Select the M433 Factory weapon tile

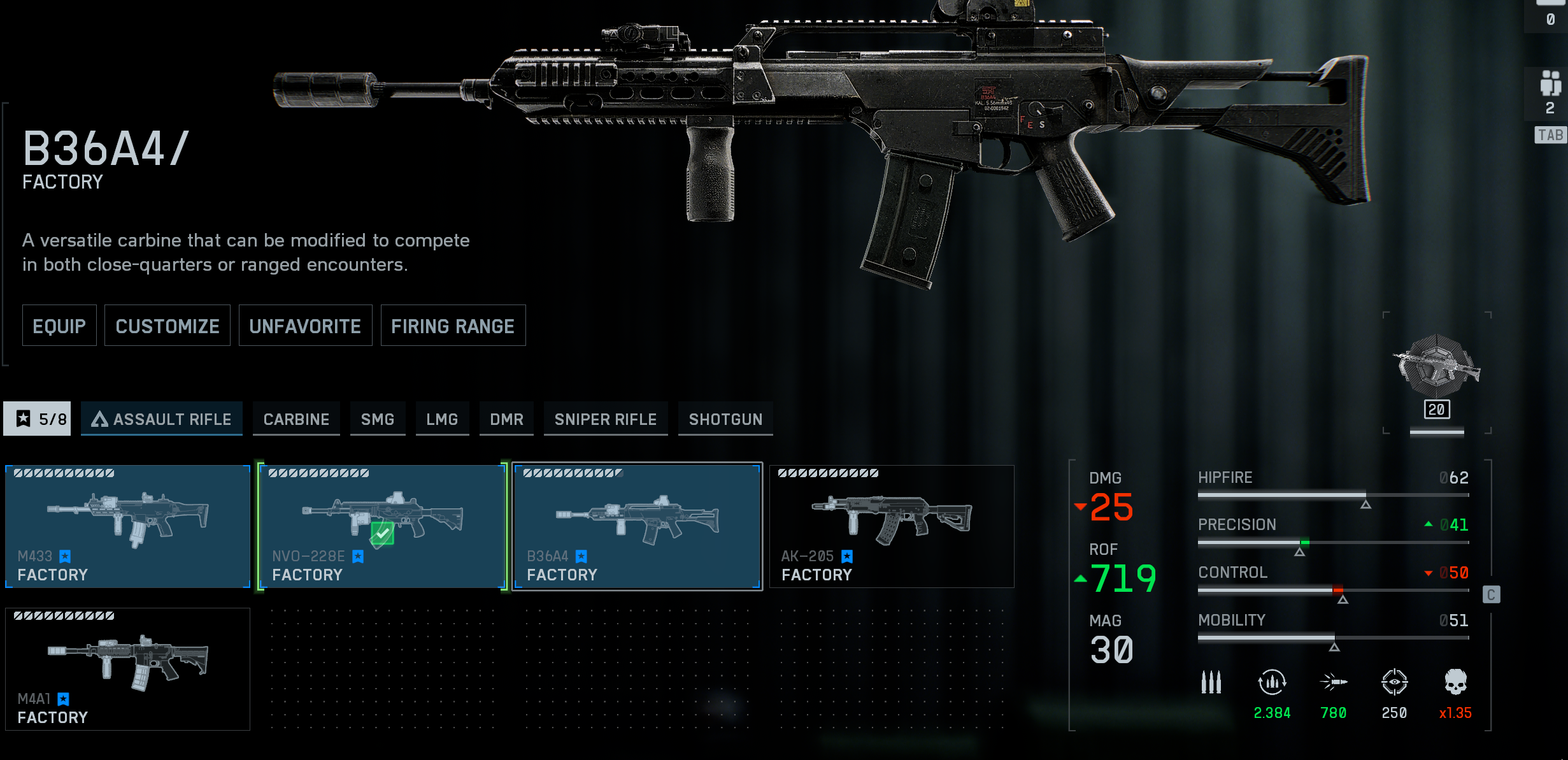point(127,526)
